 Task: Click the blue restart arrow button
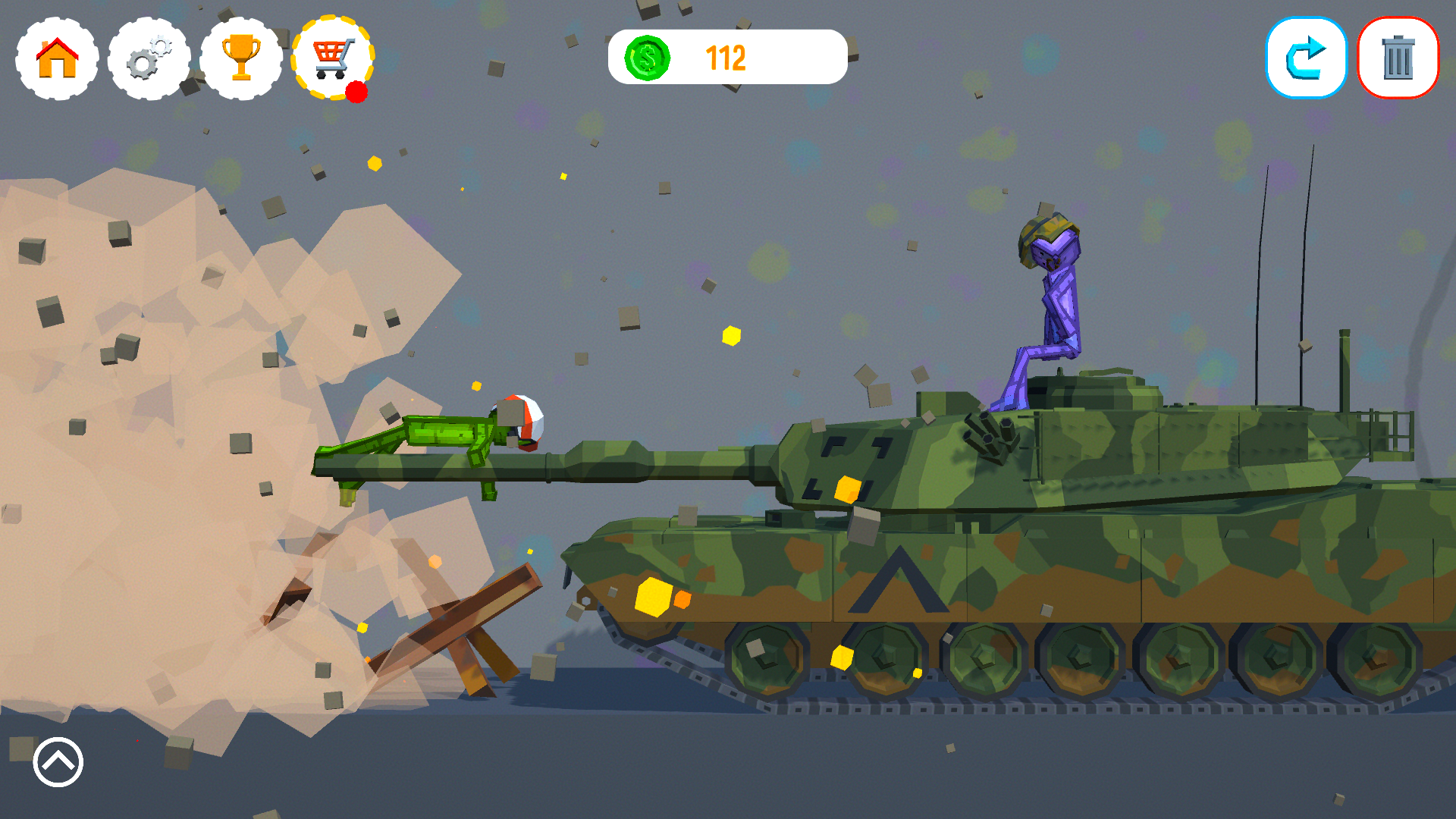coord(1306,58)
